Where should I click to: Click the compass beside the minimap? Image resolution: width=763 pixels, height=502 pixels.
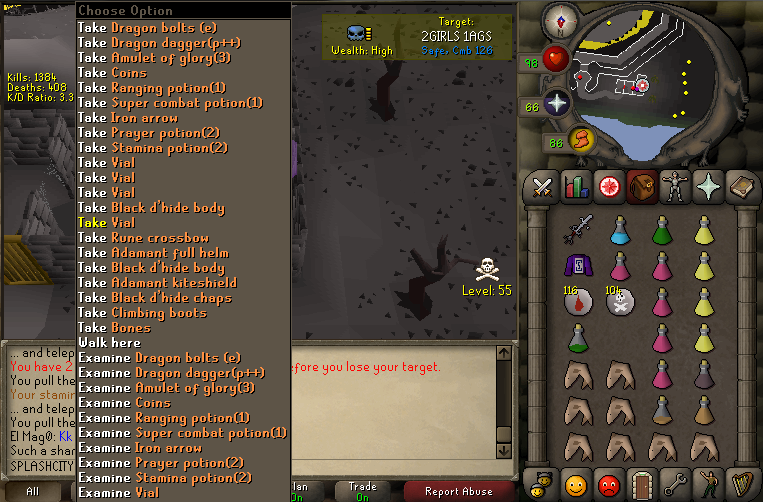[557, 20]
